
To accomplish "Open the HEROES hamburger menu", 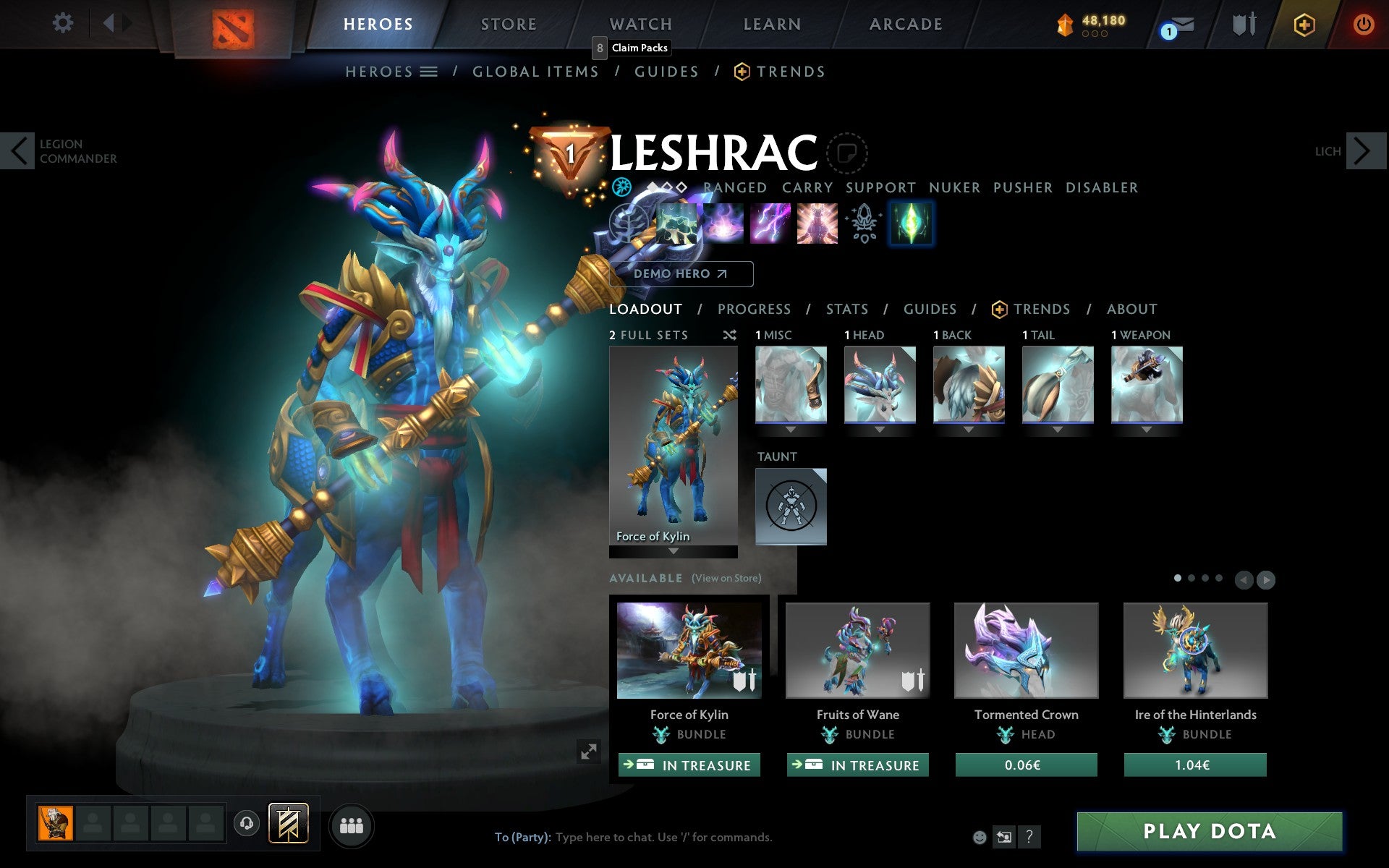I will point(428,71).
